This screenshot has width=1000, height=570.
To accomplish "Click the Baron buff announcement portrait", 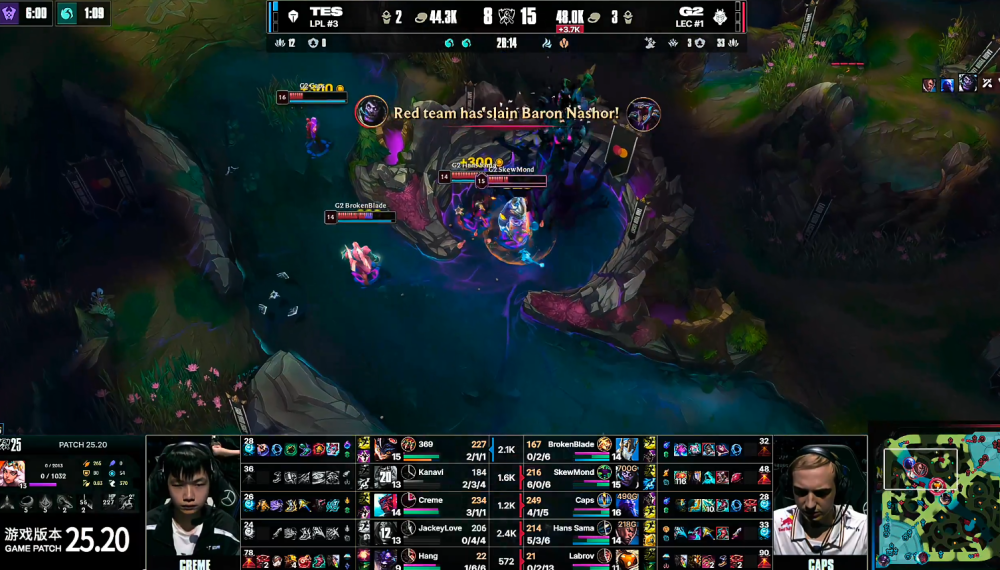I will click(x=371, y=110).
